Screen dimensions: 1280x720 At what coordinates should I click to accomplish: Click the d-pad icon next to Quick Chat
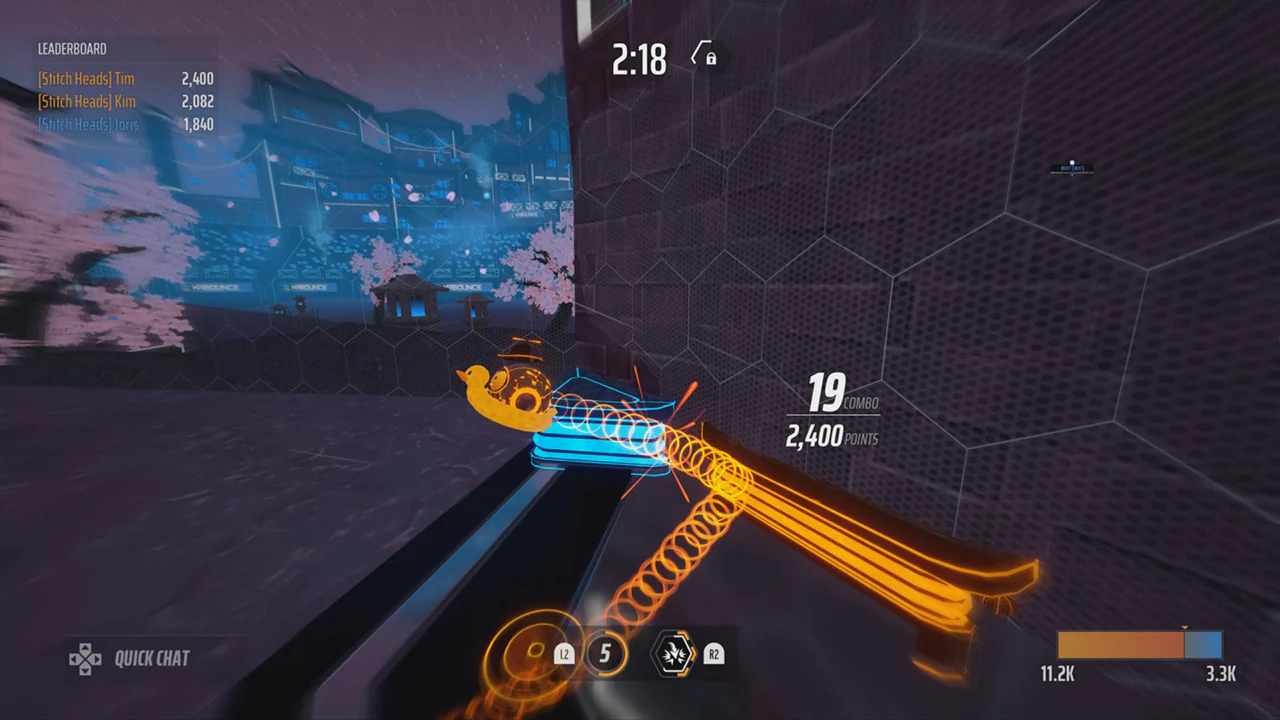[x=86, y=658]
